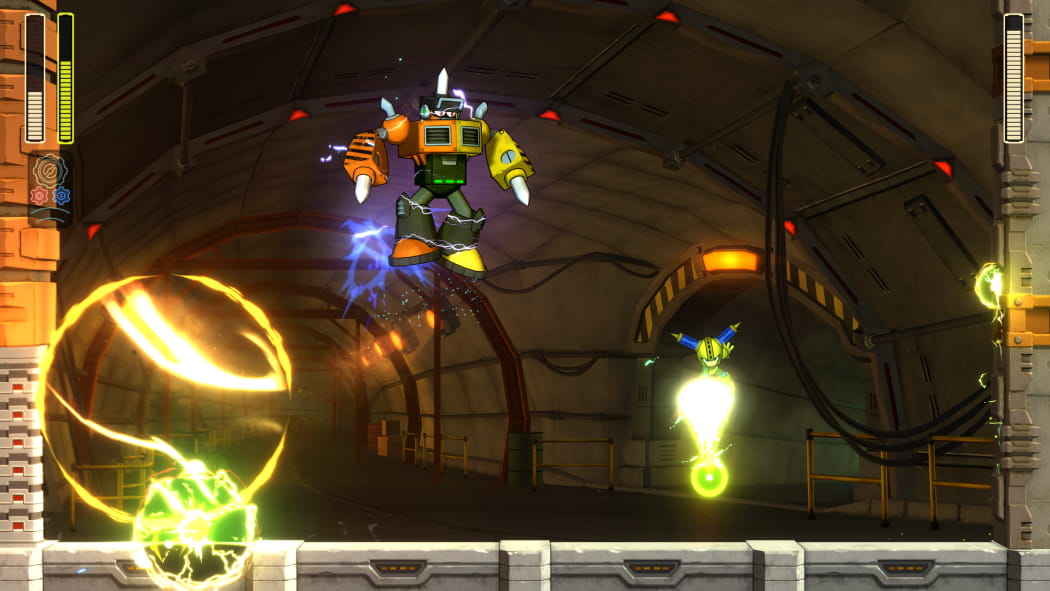
Task: Activate the blue Speed Gear icon
Action: click(x=62, y=195)
